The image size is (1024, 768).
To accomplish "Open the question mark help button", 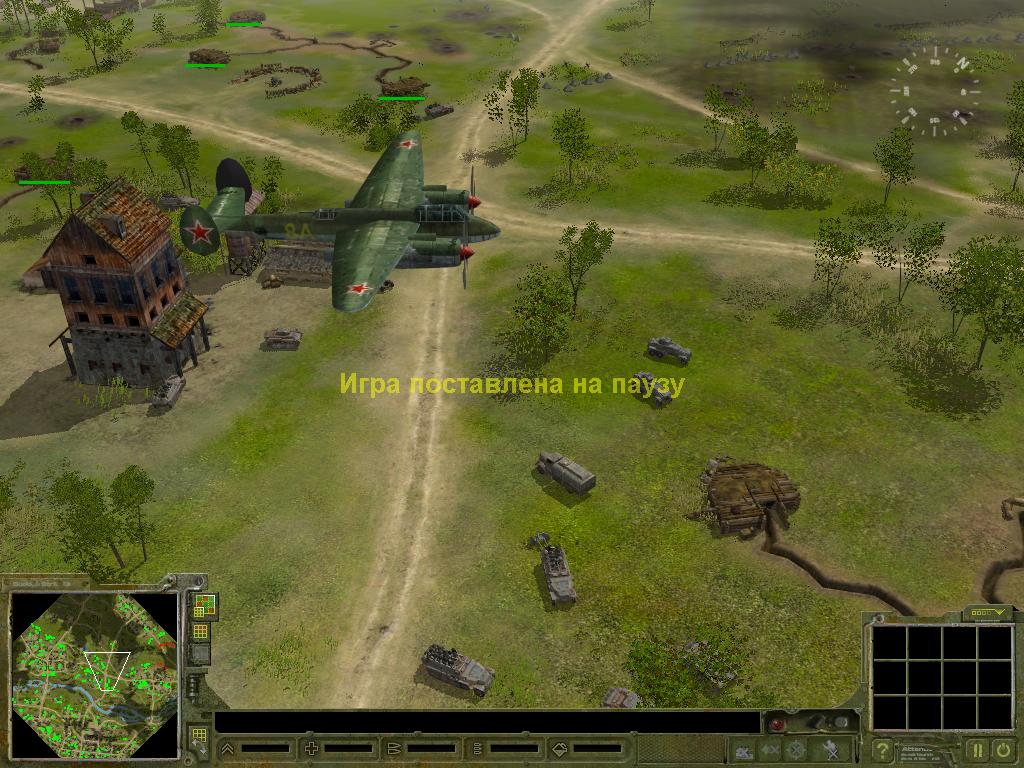I will [882, 749].
